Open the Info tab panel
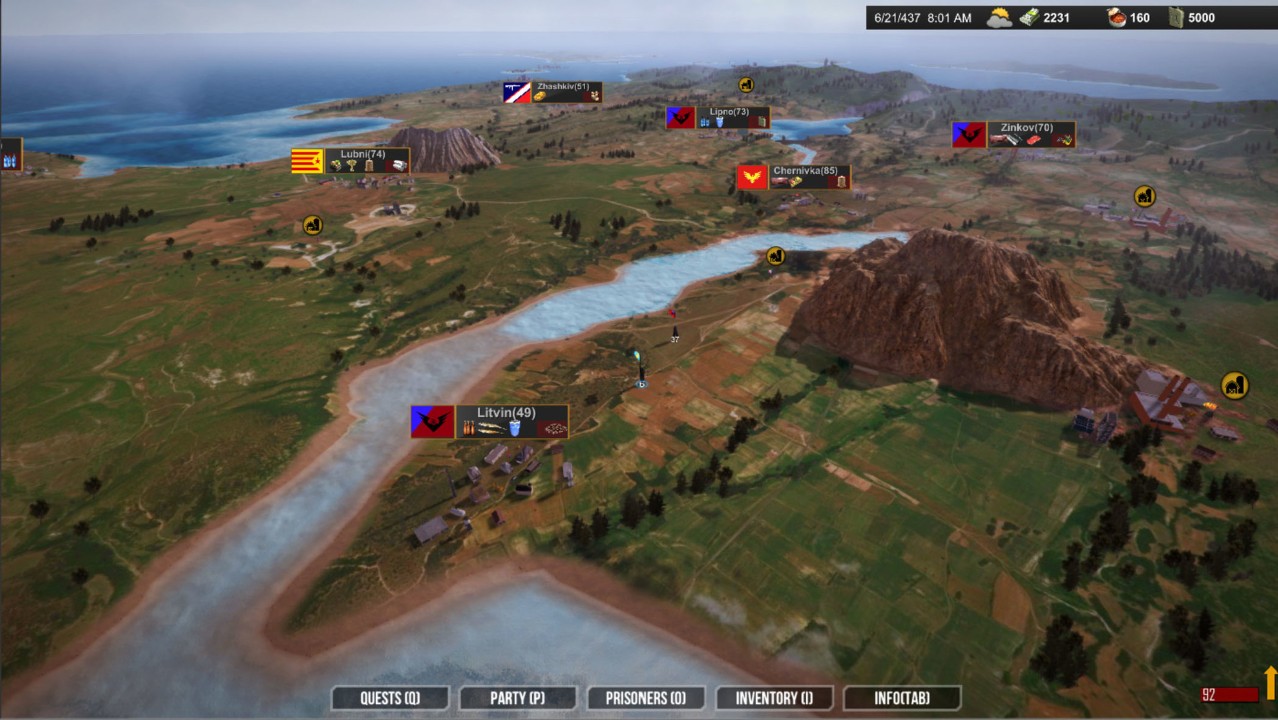This screenshot has height=720, width=1278. pos(902,698)
